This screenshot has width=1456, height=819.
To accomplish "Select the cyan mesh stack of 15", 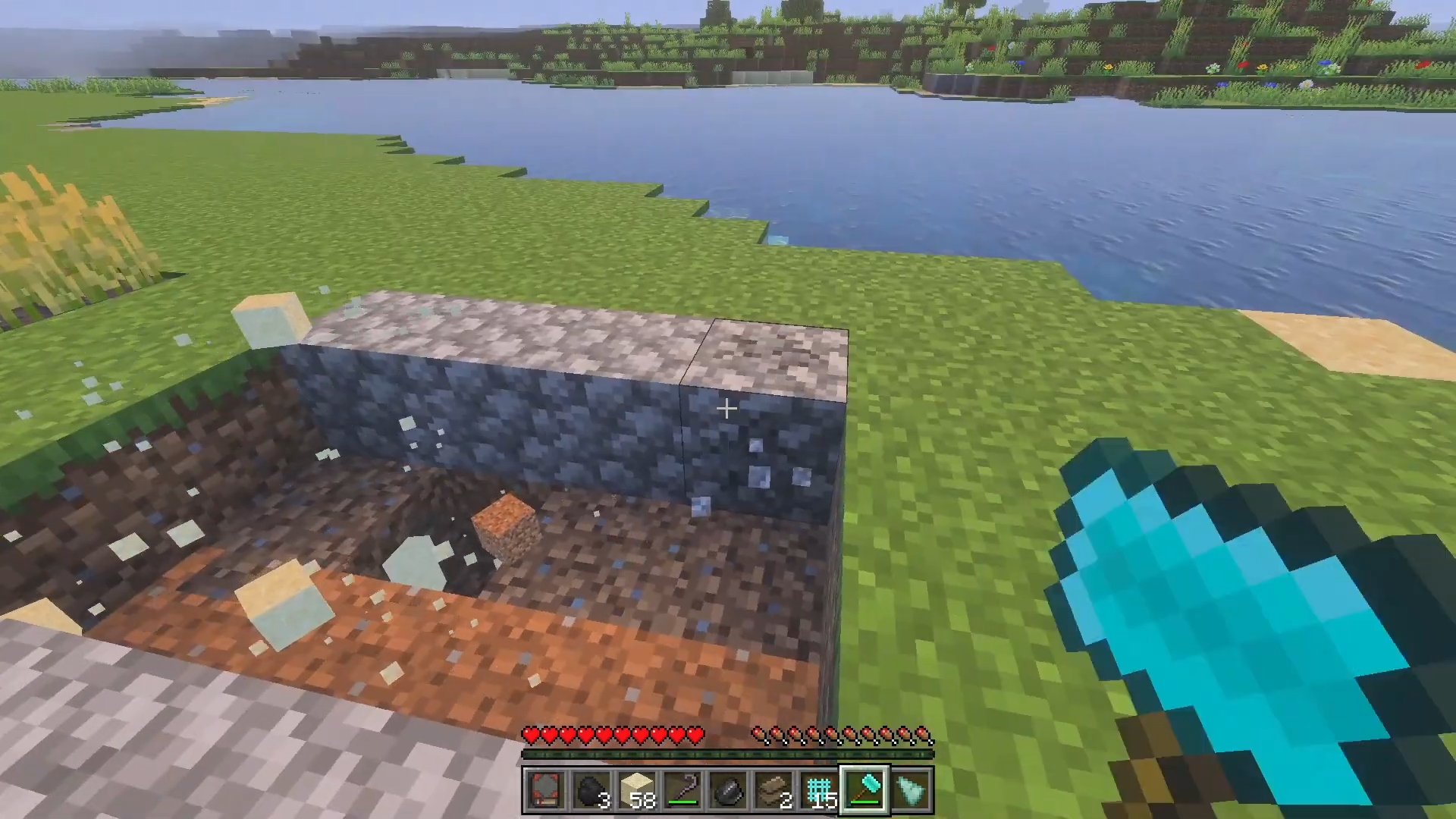I will coord(819,791).
